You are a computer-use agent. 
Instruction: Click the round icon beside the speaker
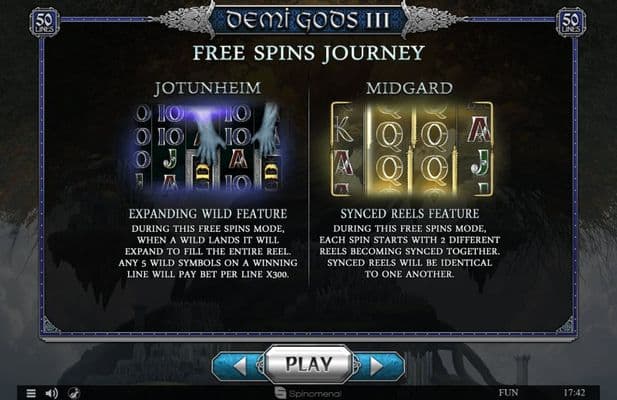73,393
